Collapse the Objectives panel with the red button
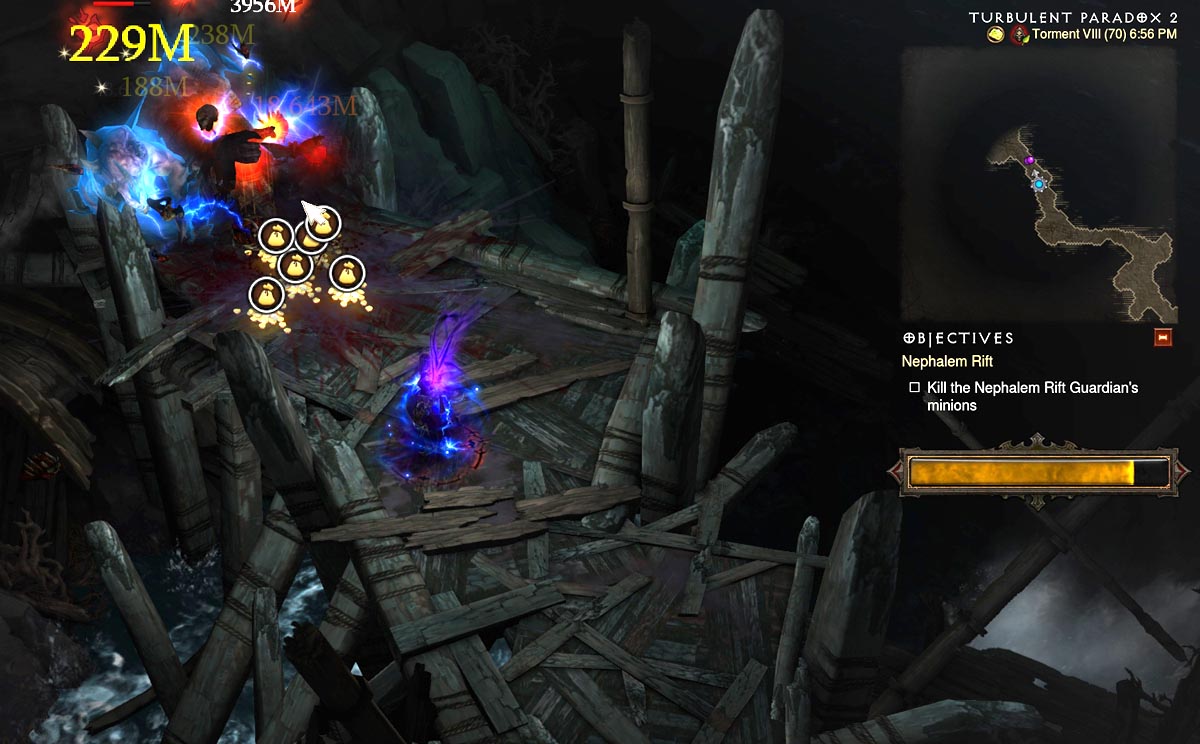 [x=1163, y=338]
